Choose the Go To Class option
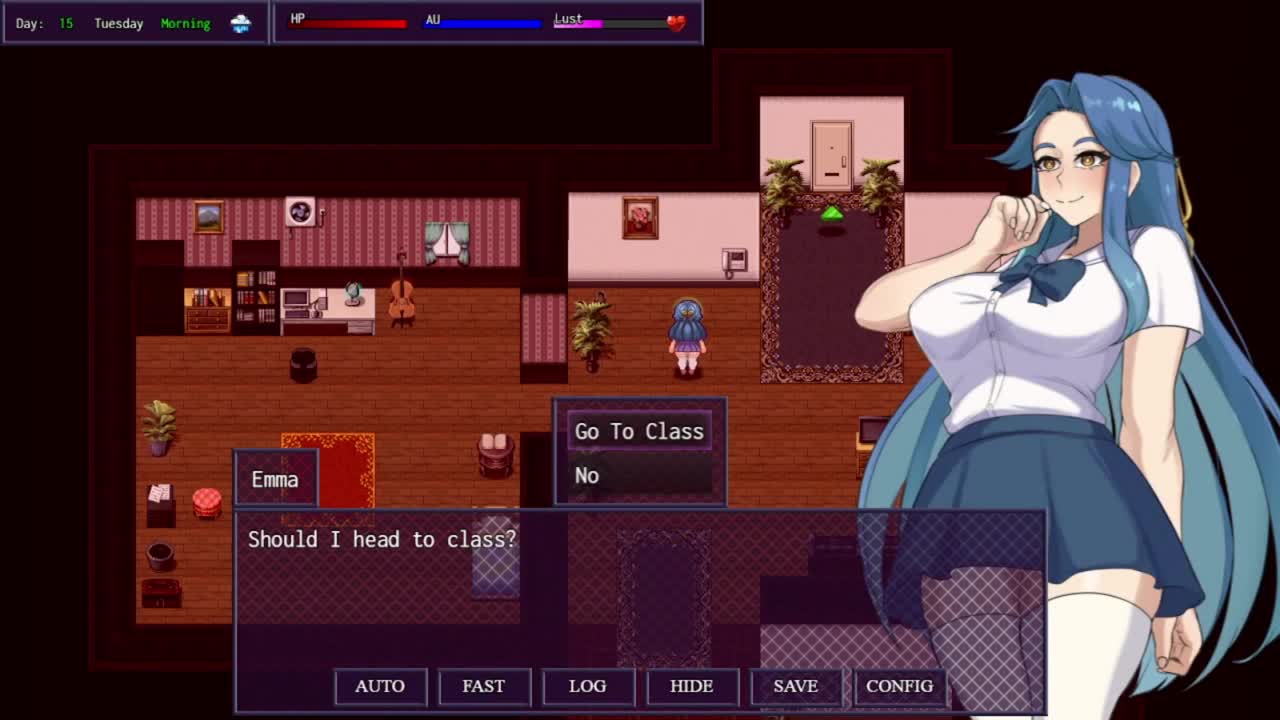Image resolution: width=1280 pixels, height=720 pixels. 639,431
